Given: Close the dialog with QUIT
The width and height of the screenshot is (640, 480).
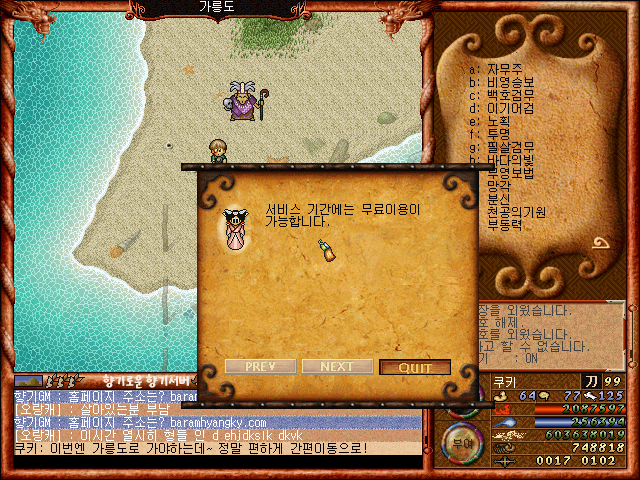Looking at the screenshot, I should pos(415,367).
